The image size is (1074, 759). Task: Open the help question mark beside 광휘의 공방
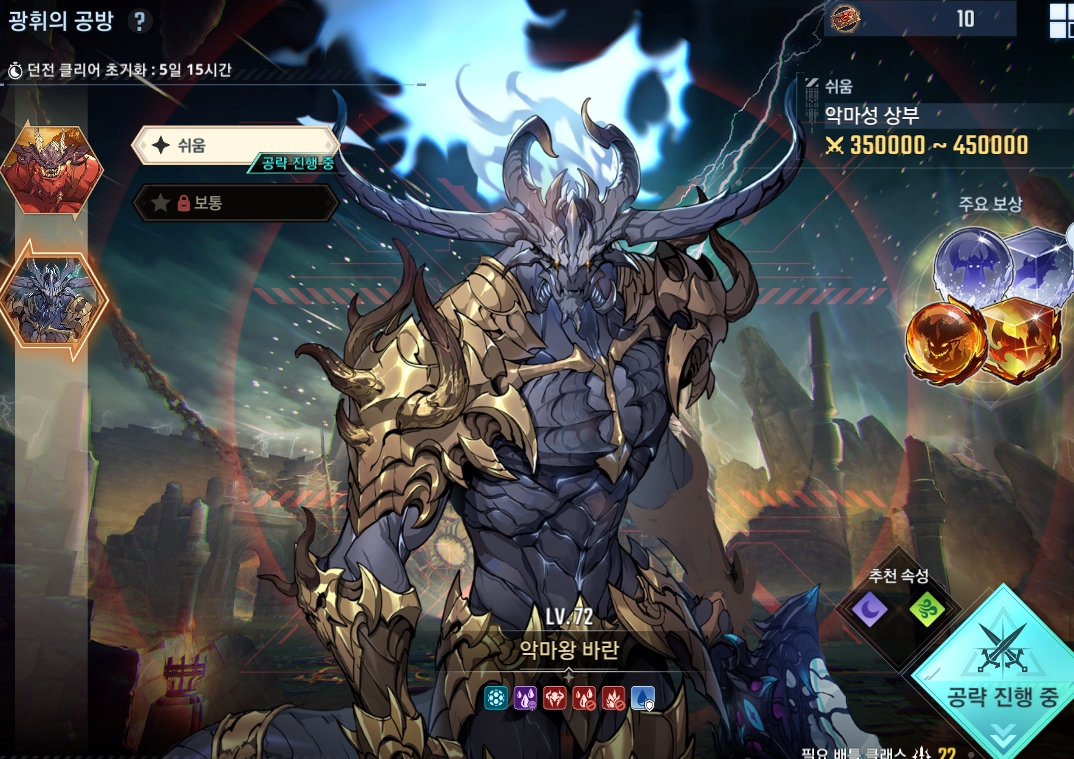pyautogui.click(x=141, y=21)
